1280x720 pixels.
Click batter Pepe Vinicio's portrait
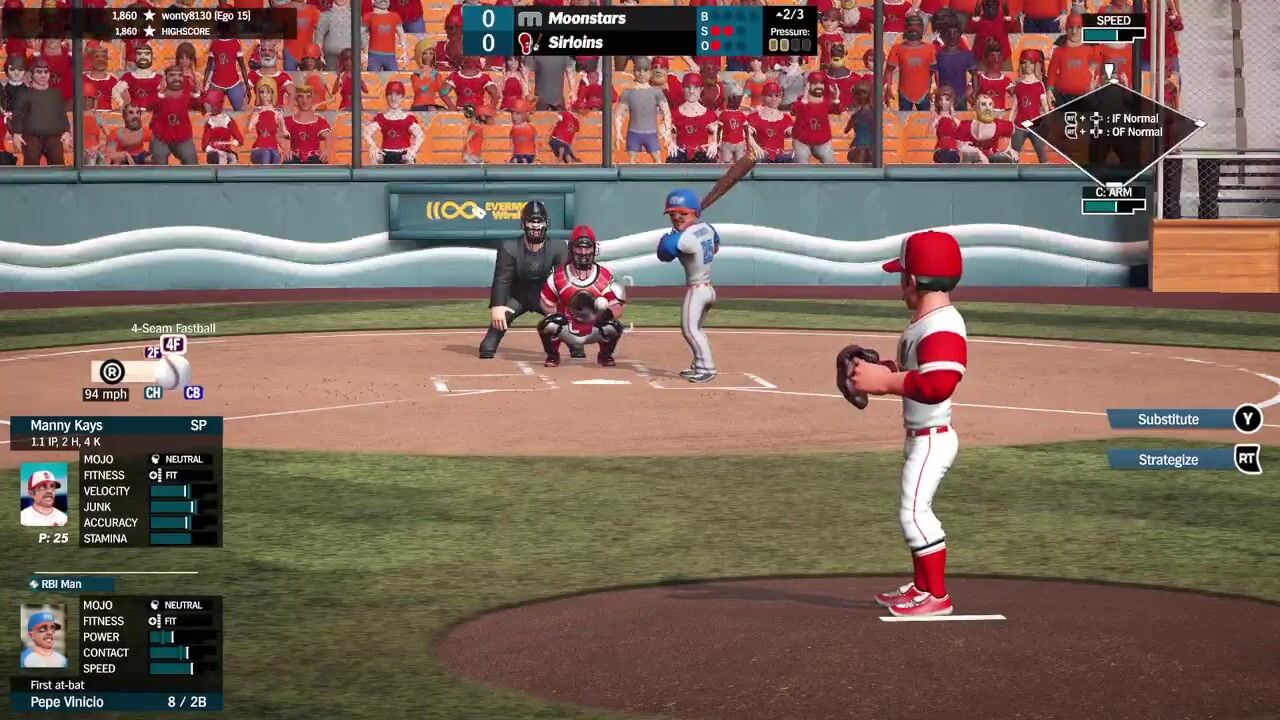[44, 636]
